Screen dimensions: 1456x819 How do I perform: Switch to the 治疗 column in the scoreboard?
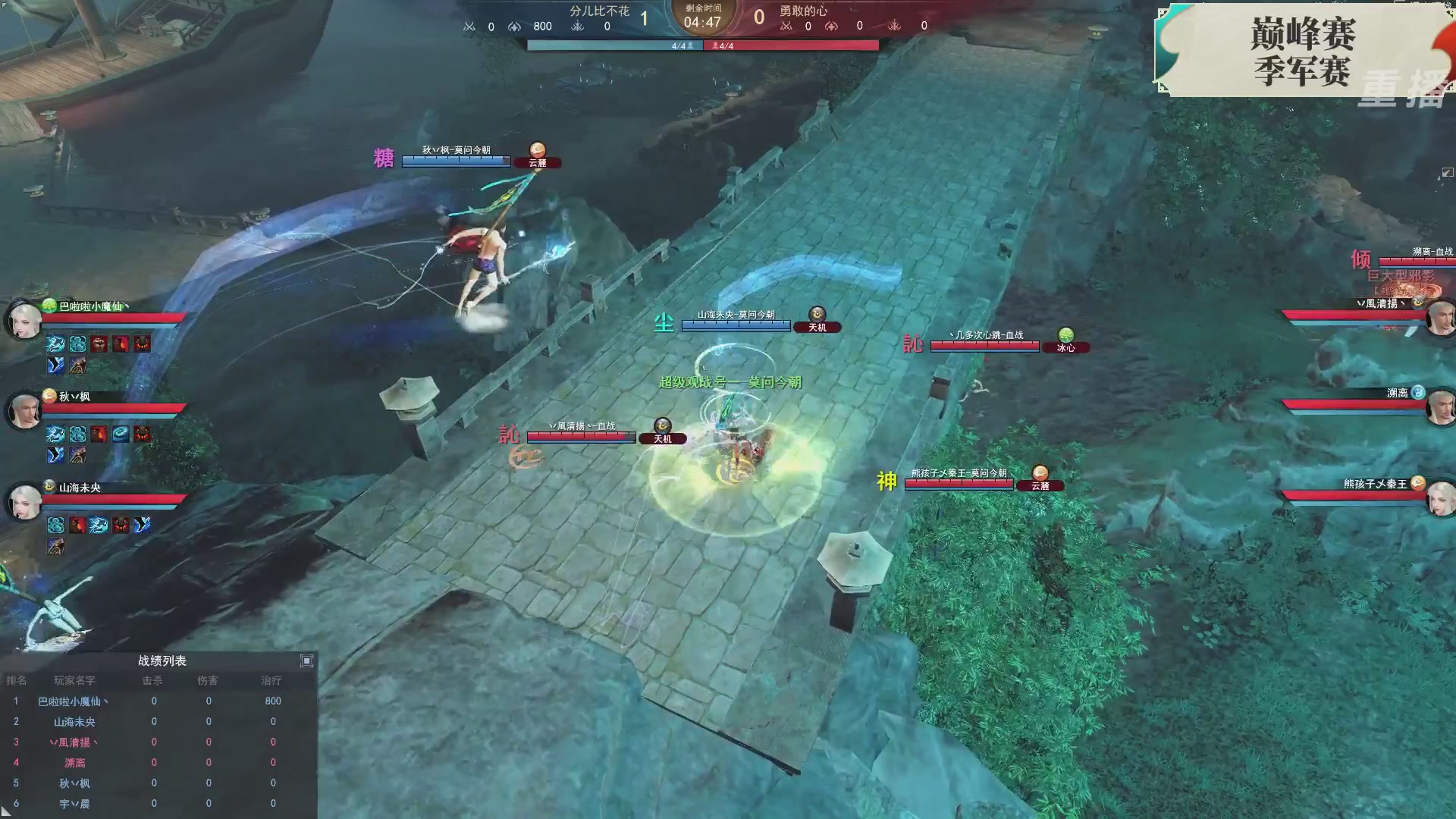[x=271, y=680]
